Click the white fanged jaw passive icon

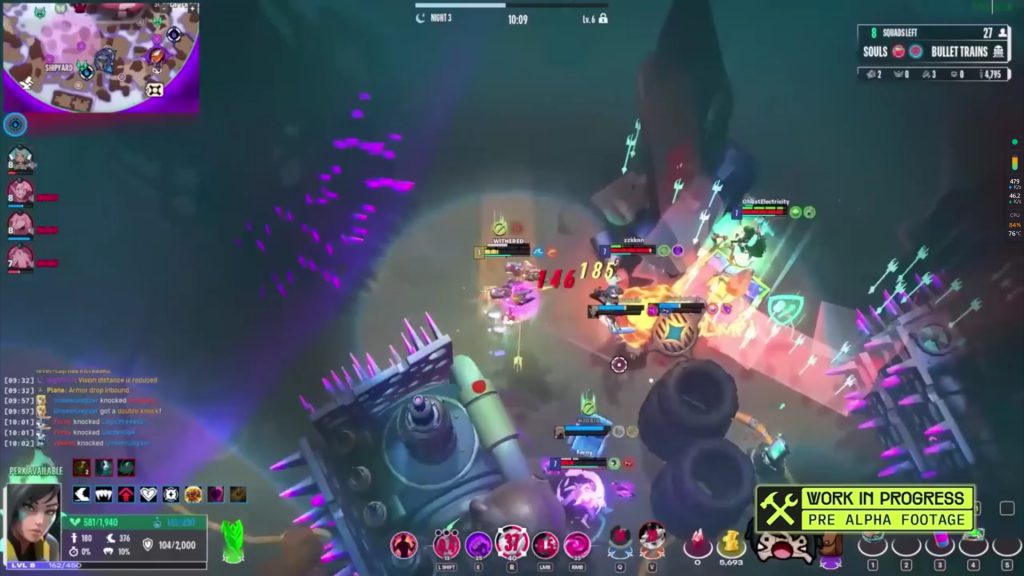104,494
